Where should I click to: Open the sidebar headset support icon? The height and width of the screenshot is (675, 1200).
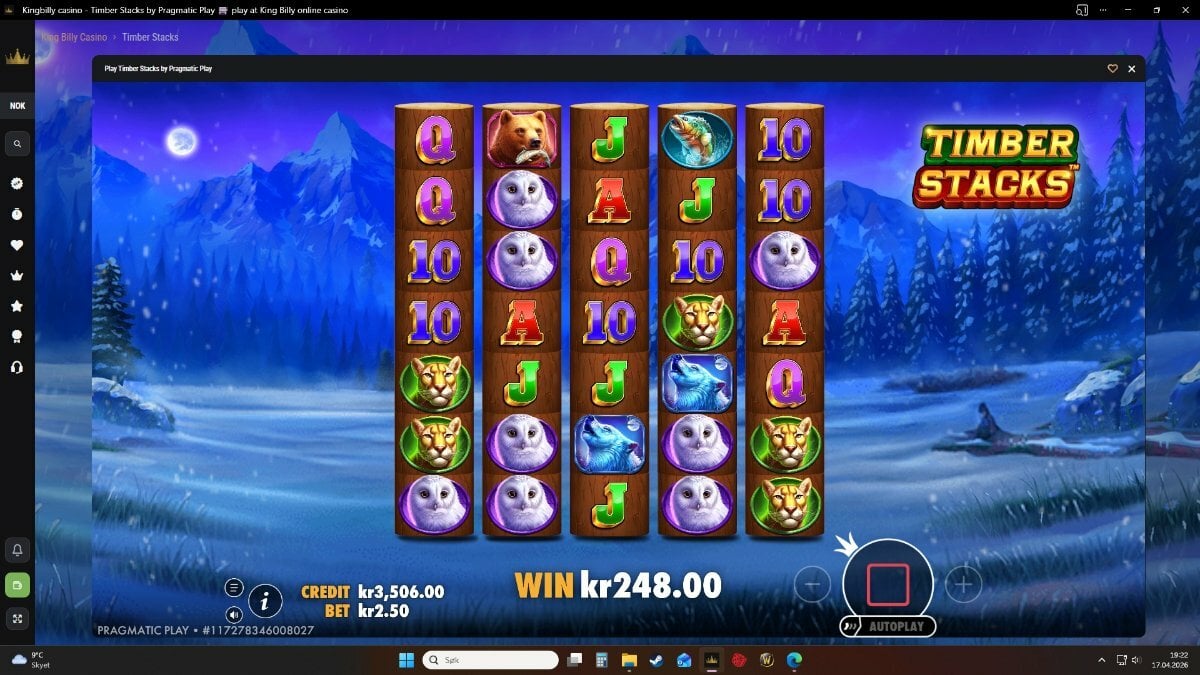(x=17, y=367)
